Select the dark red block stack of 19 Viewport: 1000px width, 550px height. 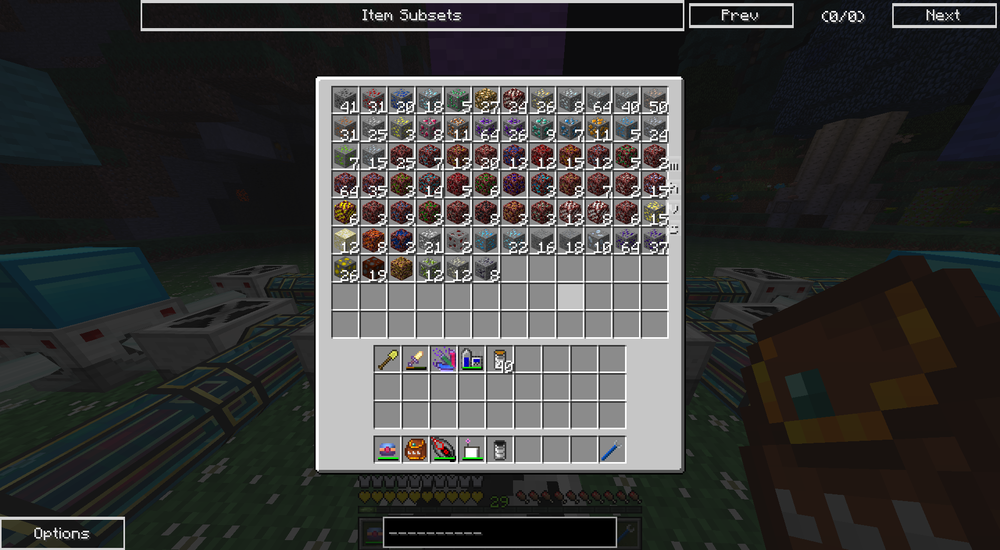click(373, 268)
